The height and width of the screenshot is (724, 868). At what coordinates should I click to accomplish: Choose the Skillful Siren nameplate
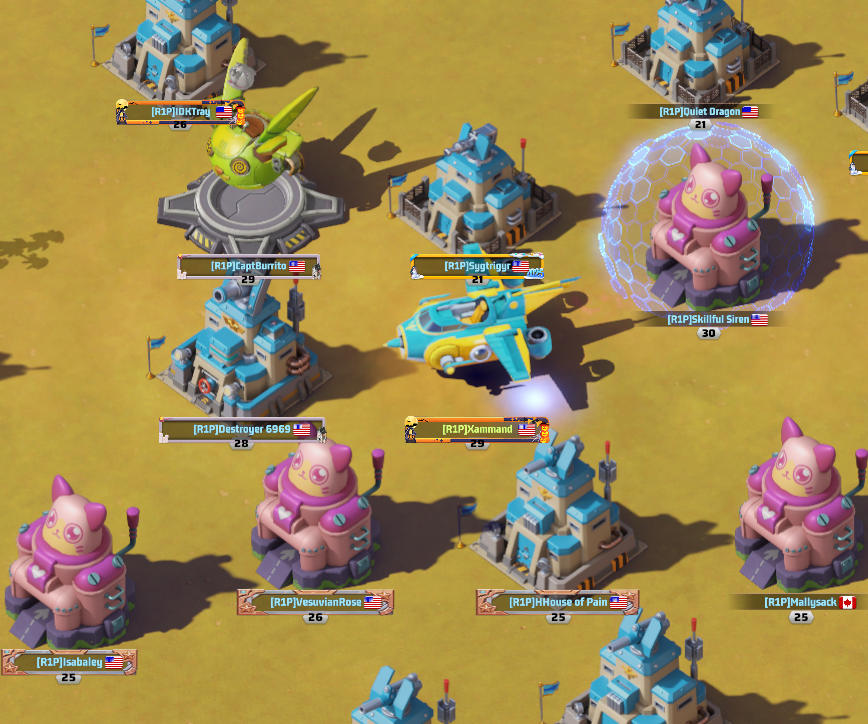[x=709, y=320]
